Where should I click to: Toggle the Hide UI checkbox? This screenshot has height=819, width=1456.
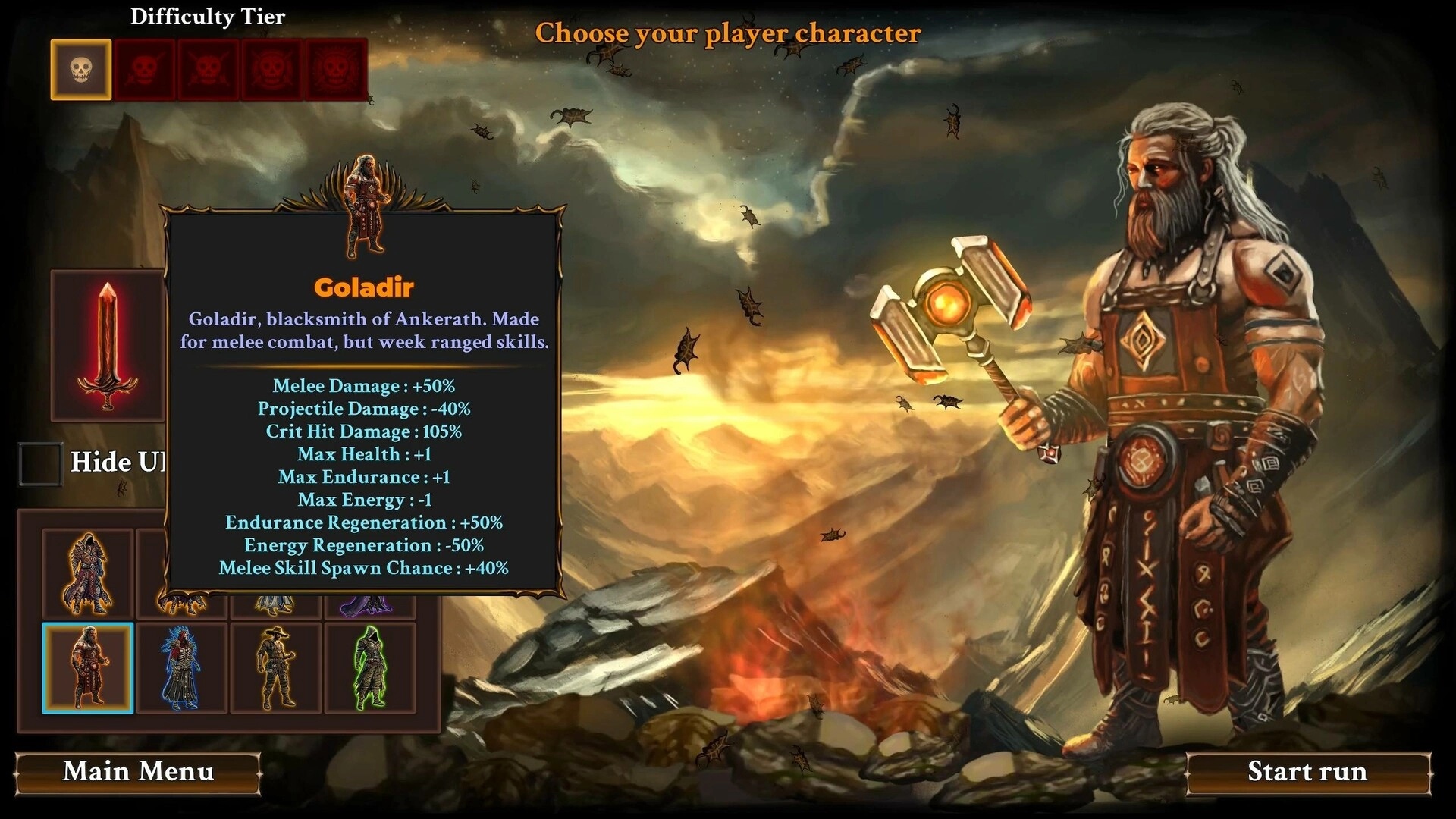pyautogui.click(x=40, y=463)
